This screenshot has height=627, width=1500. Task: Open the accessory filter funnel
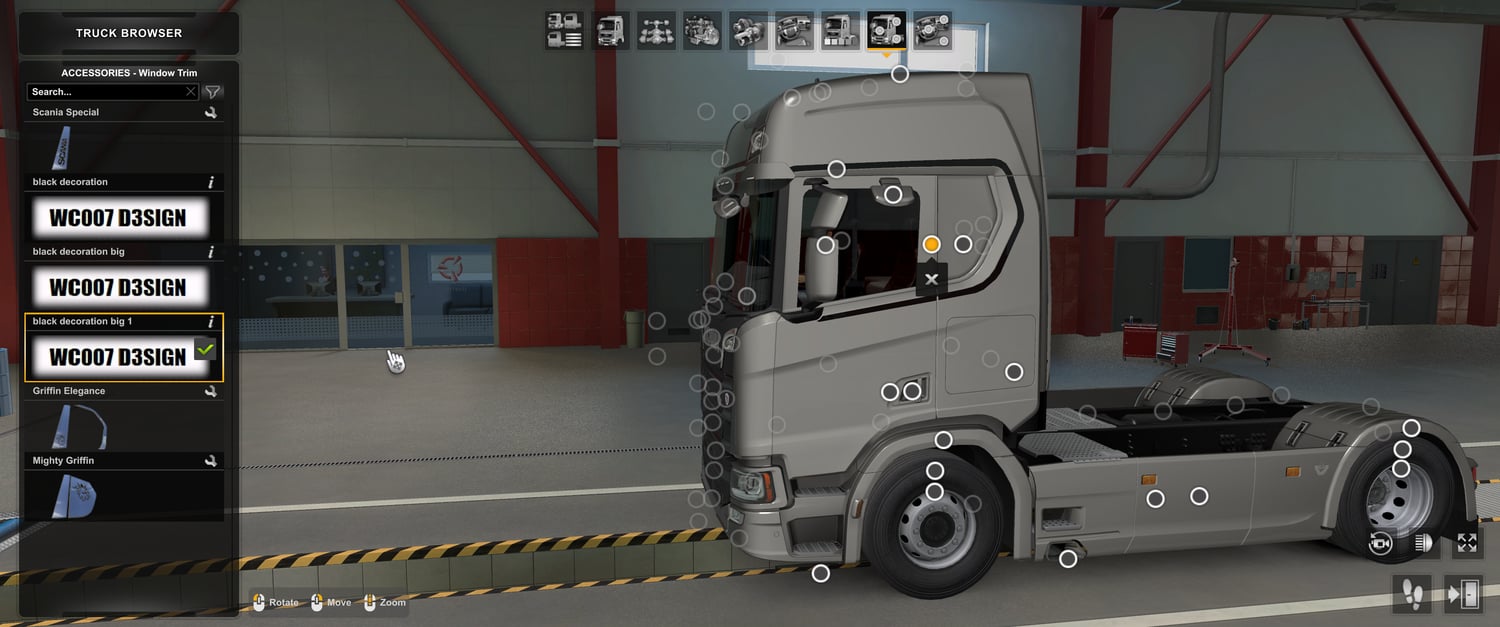[212, 92]
